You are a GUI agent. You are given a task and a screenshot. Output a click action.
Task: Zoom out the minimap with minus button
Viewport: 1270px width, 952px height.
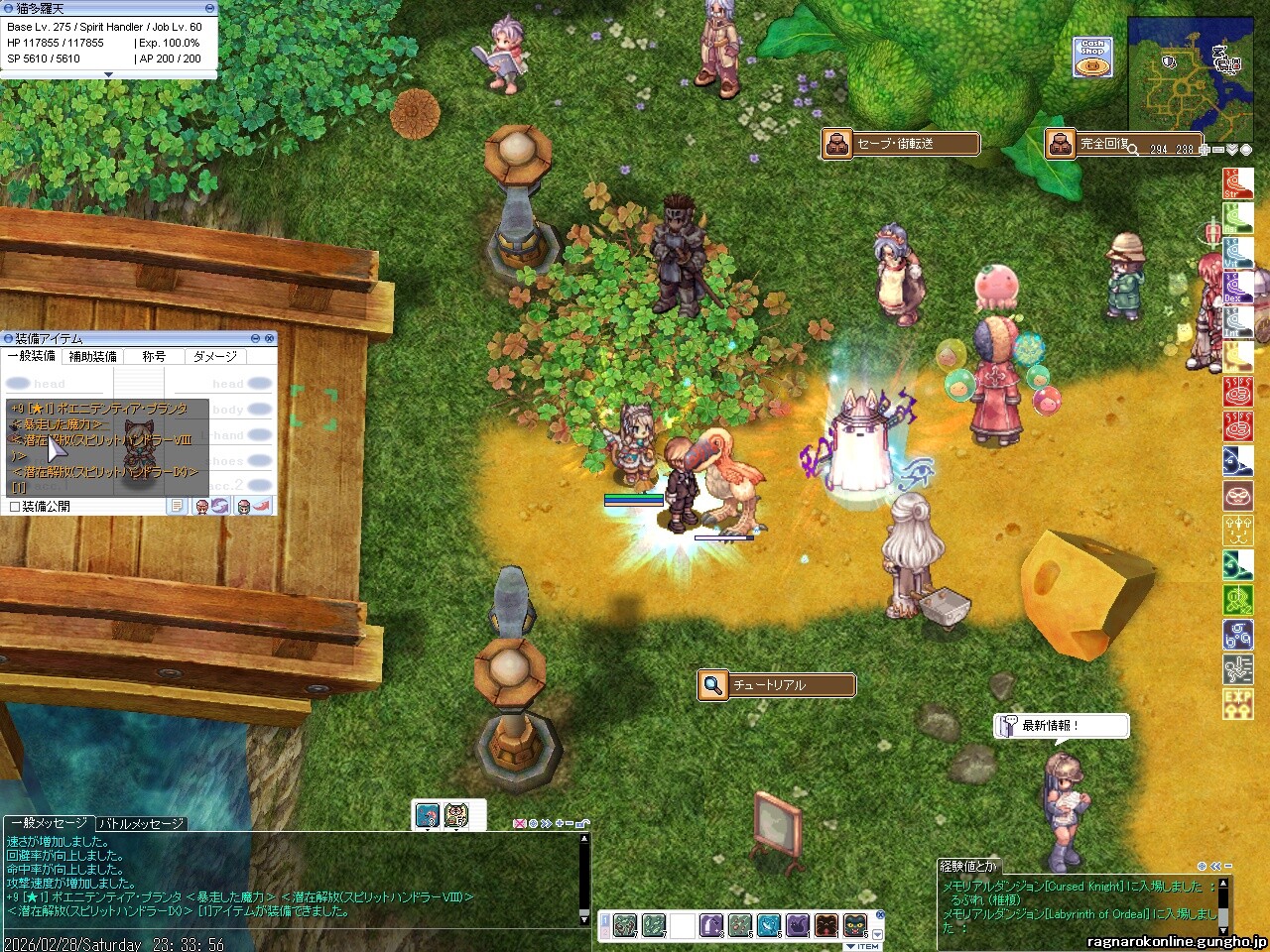pyautogui.click(x=1218, y=150)
